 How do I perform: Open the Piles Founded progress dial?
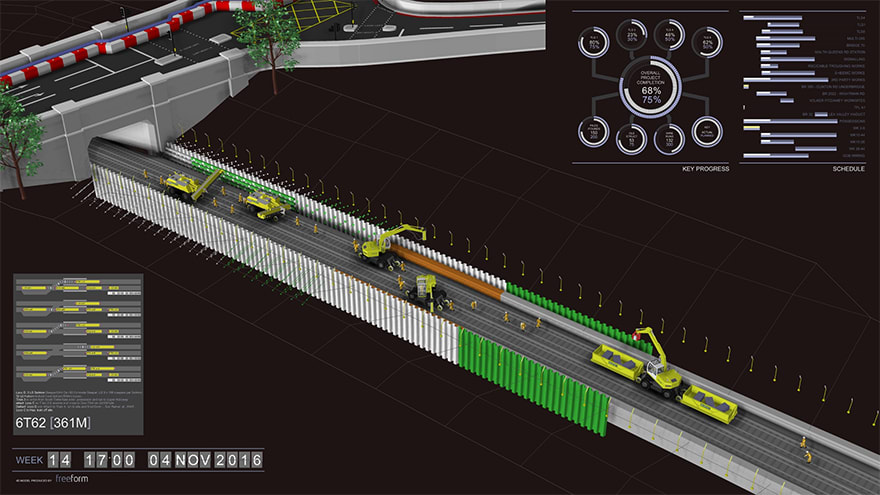click(x=593, y=131)
